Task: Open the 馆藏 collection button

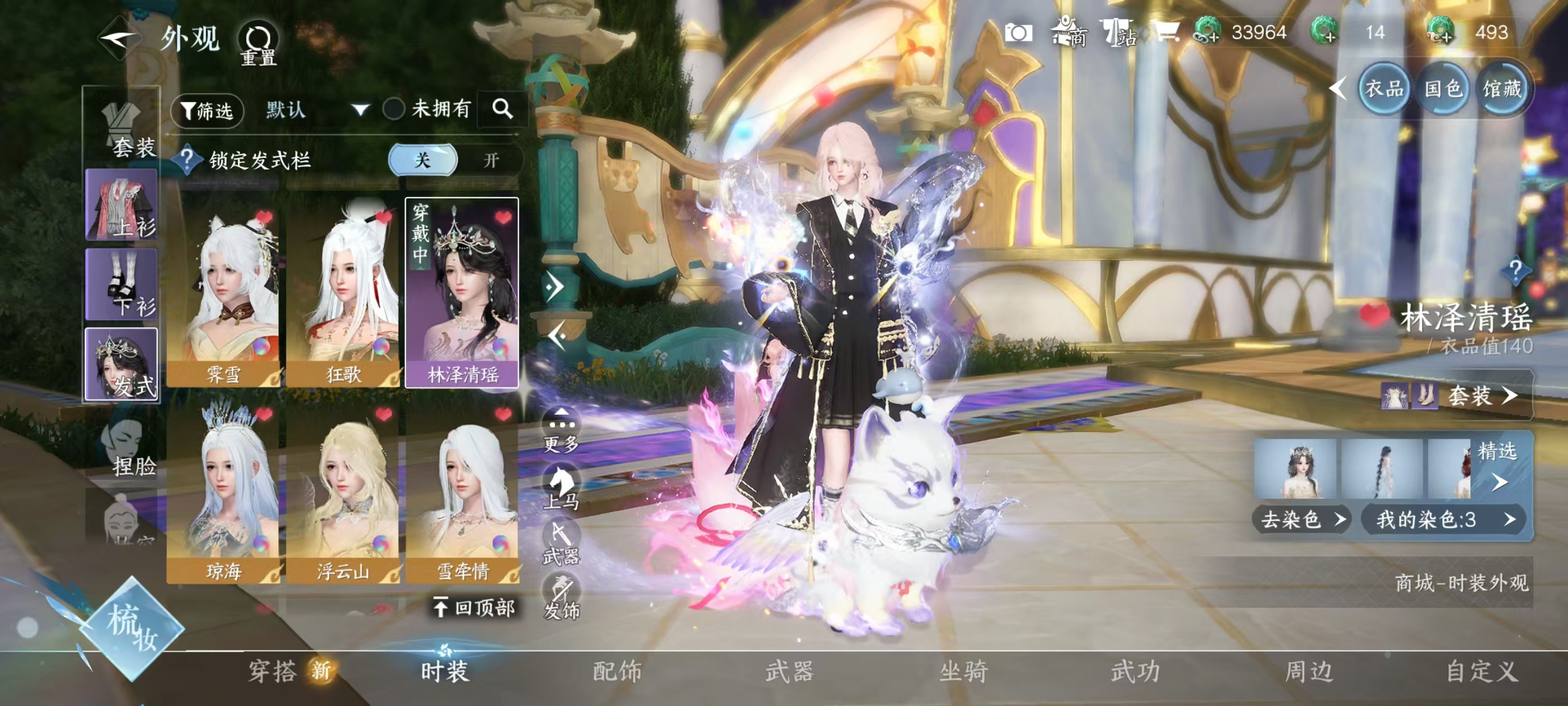Action: 1502,90
